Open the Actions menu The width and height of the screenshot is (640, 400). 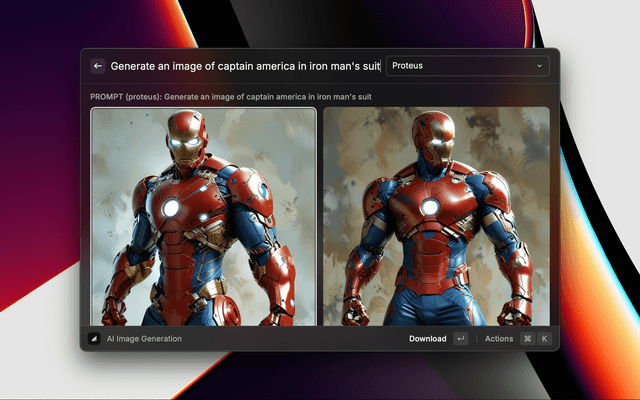click(499, 339)
